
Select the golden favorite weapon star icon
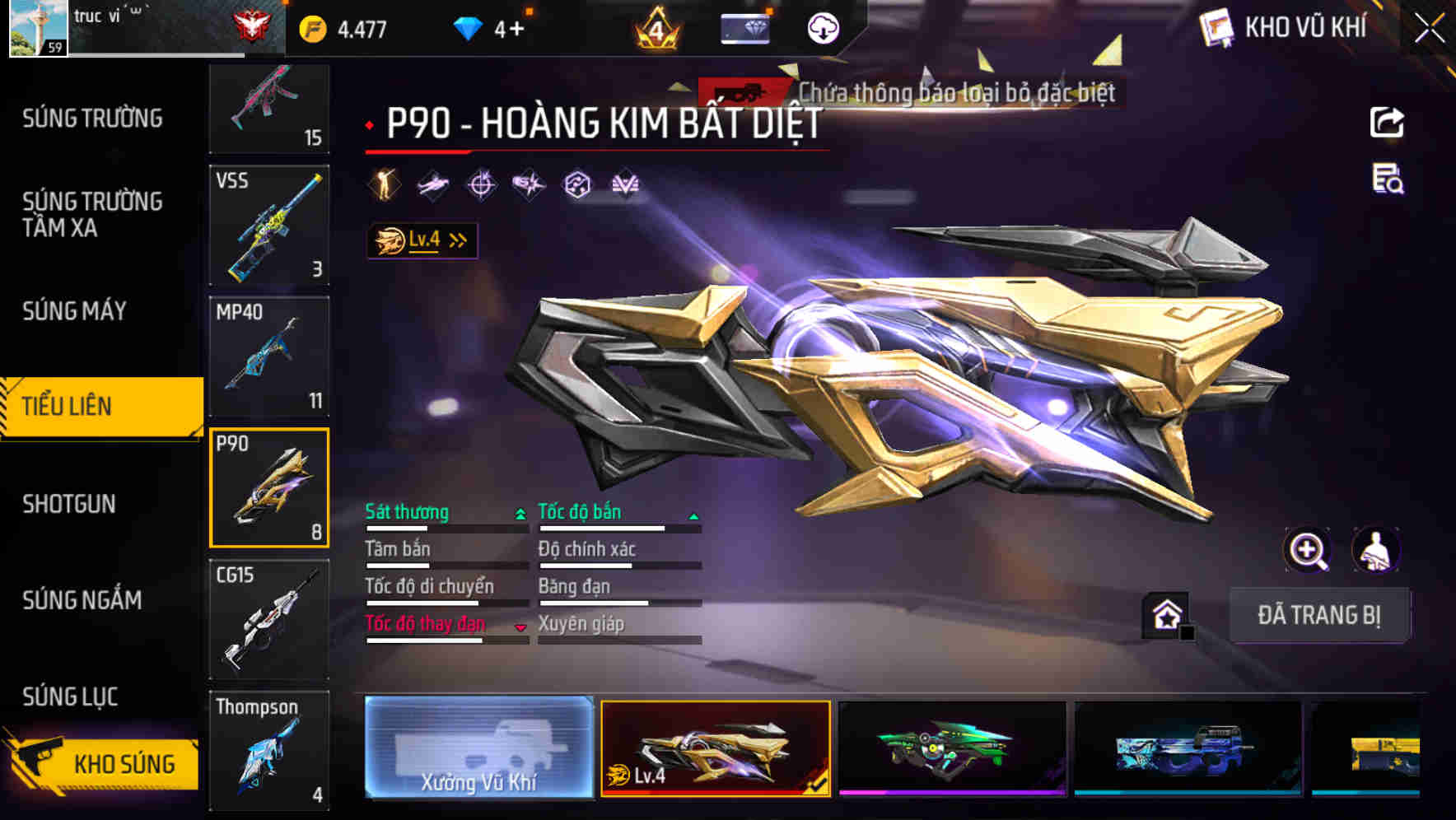coord(1166,616)
